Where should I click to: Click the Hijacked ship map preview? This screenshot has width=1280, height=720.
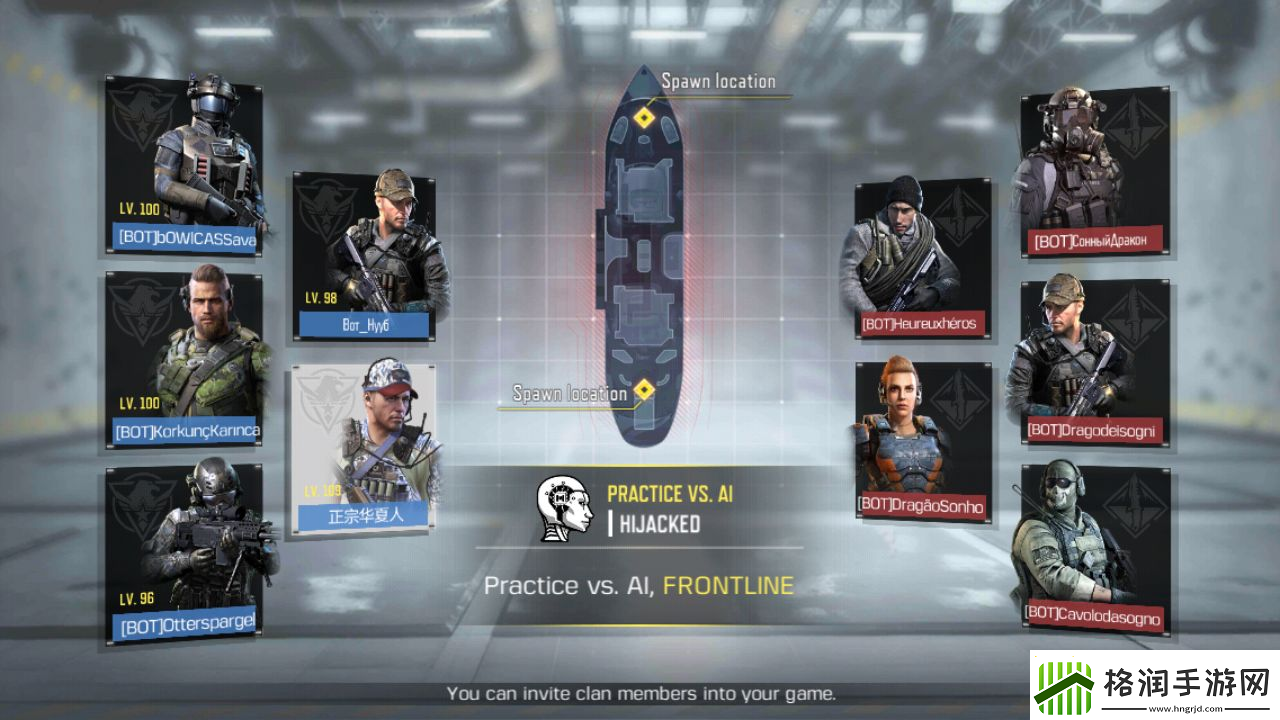click(x=642, y=260)
